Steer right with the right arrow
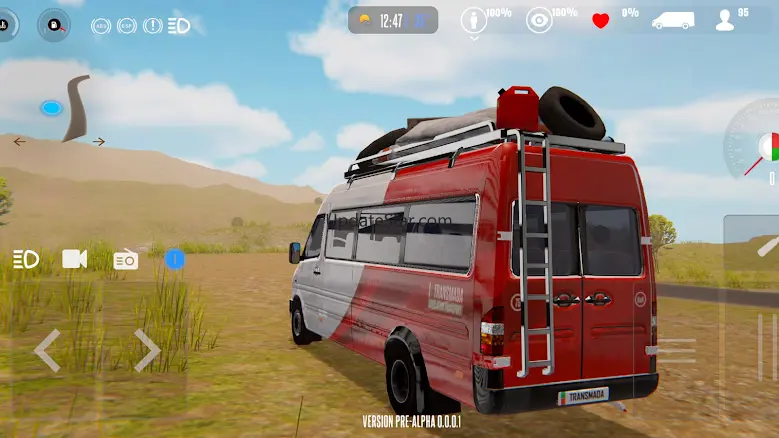The image size is (779, 438). [x=147, y=351]
